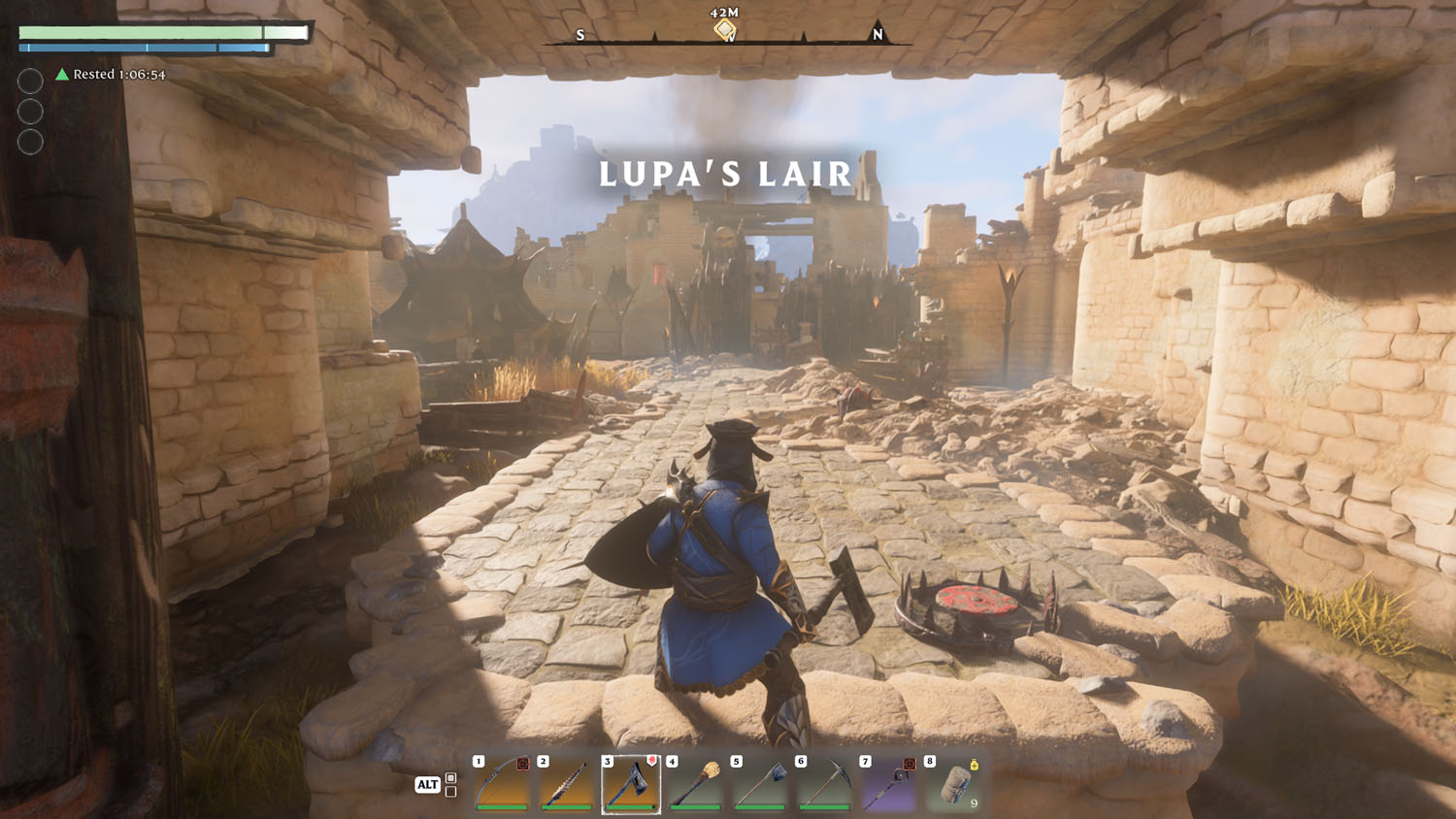Select the hammer in hotbar slot 5
This screenshot has width=1456, height=819.
pos(760,784)
